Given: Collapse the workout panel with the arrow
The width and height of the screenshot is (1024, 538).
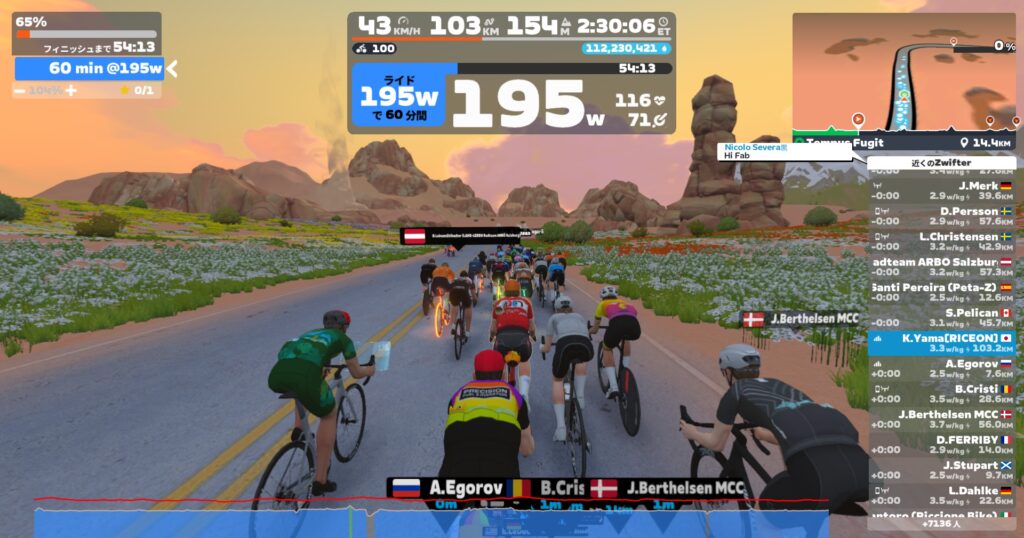Looking at the screenshot, I should click(172, 69).
